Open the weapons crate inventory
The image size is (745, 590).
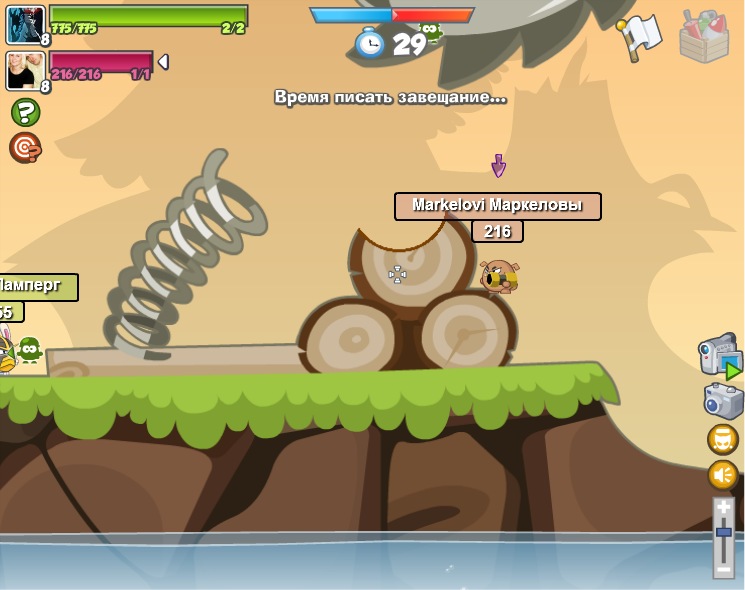pyautogui.click(x=703, y=38)
